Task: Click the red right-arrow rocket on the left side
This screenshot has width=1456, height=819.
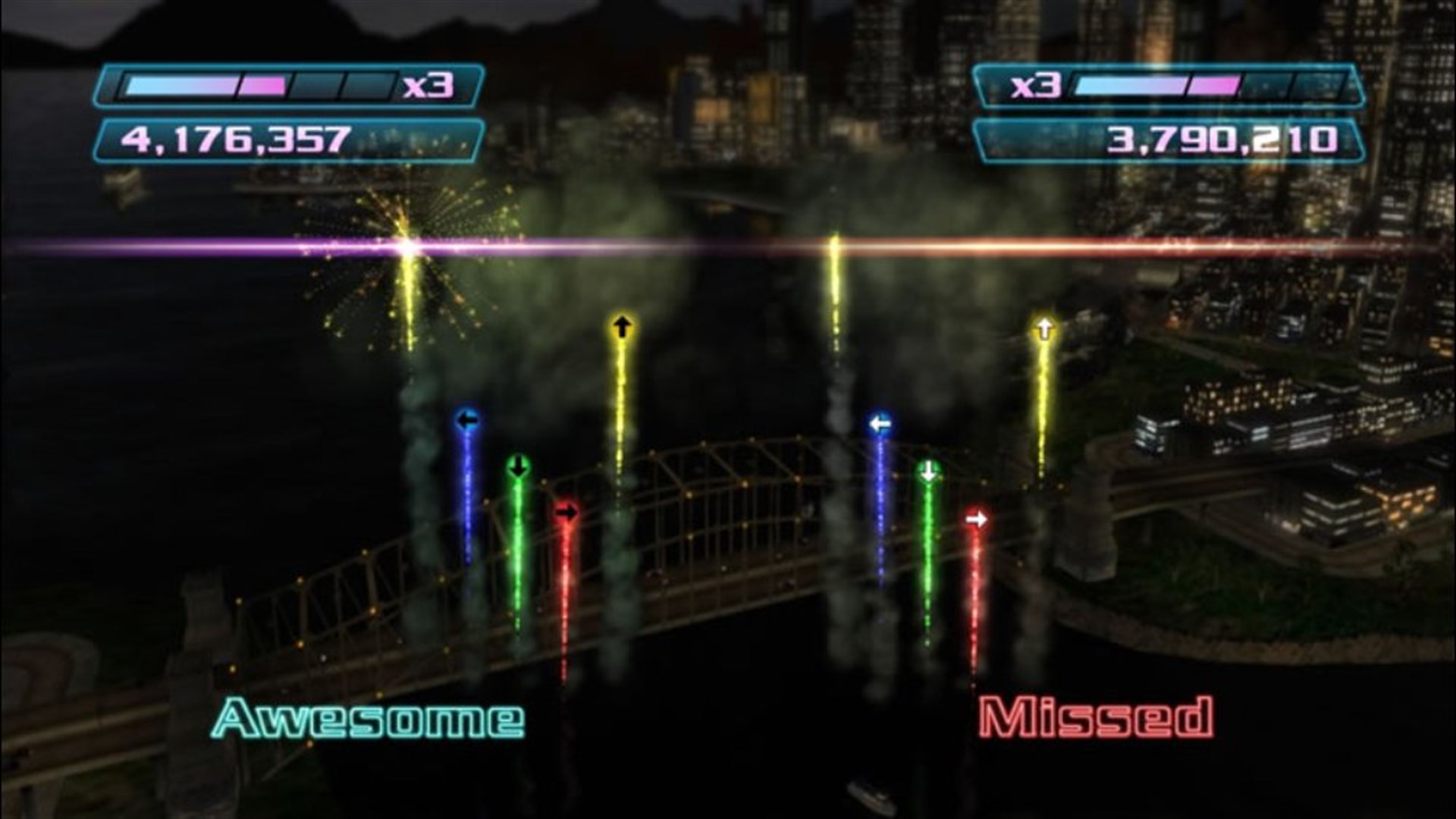Action: click(566, 513)
